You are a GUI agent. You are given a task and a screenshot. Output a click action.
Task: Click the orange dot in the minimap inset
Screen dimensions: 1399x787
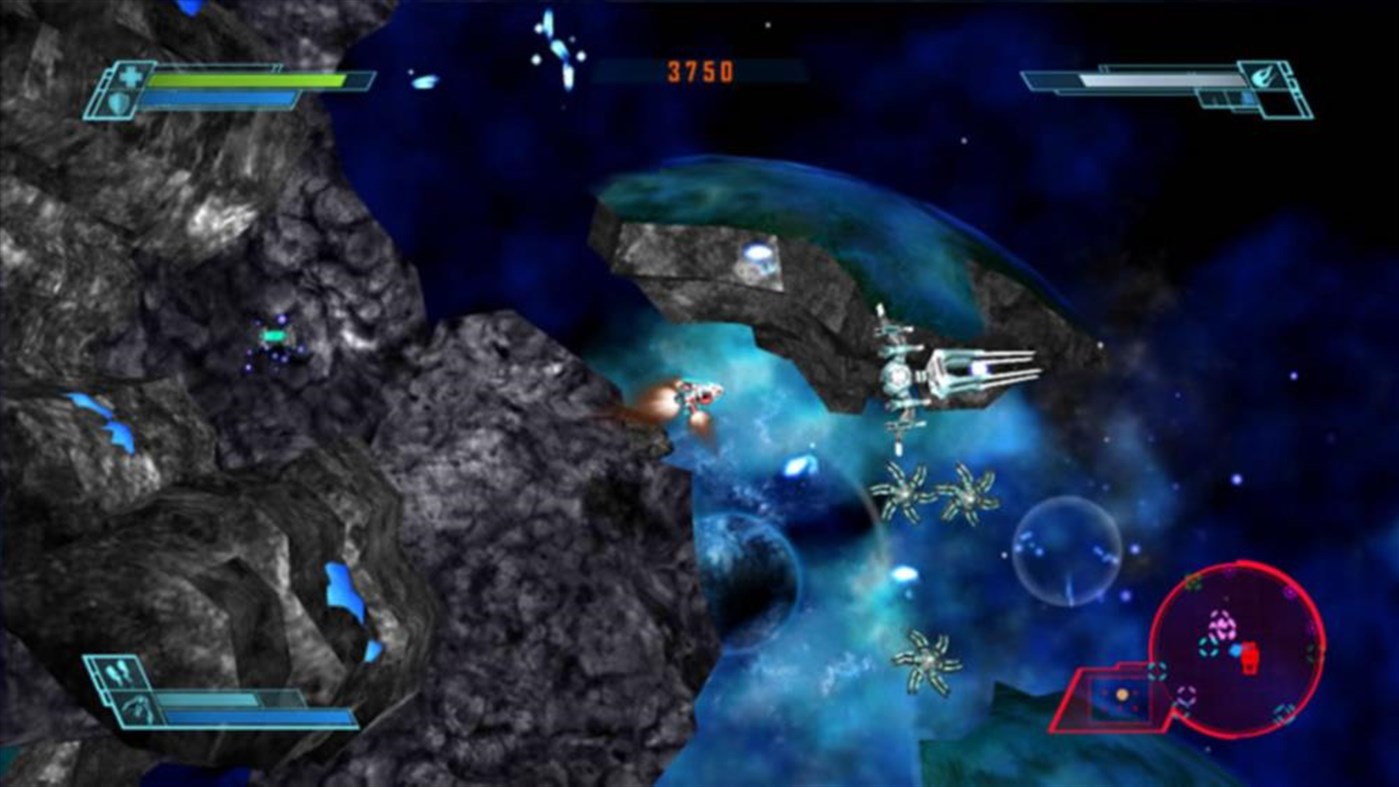point(1122,694)
